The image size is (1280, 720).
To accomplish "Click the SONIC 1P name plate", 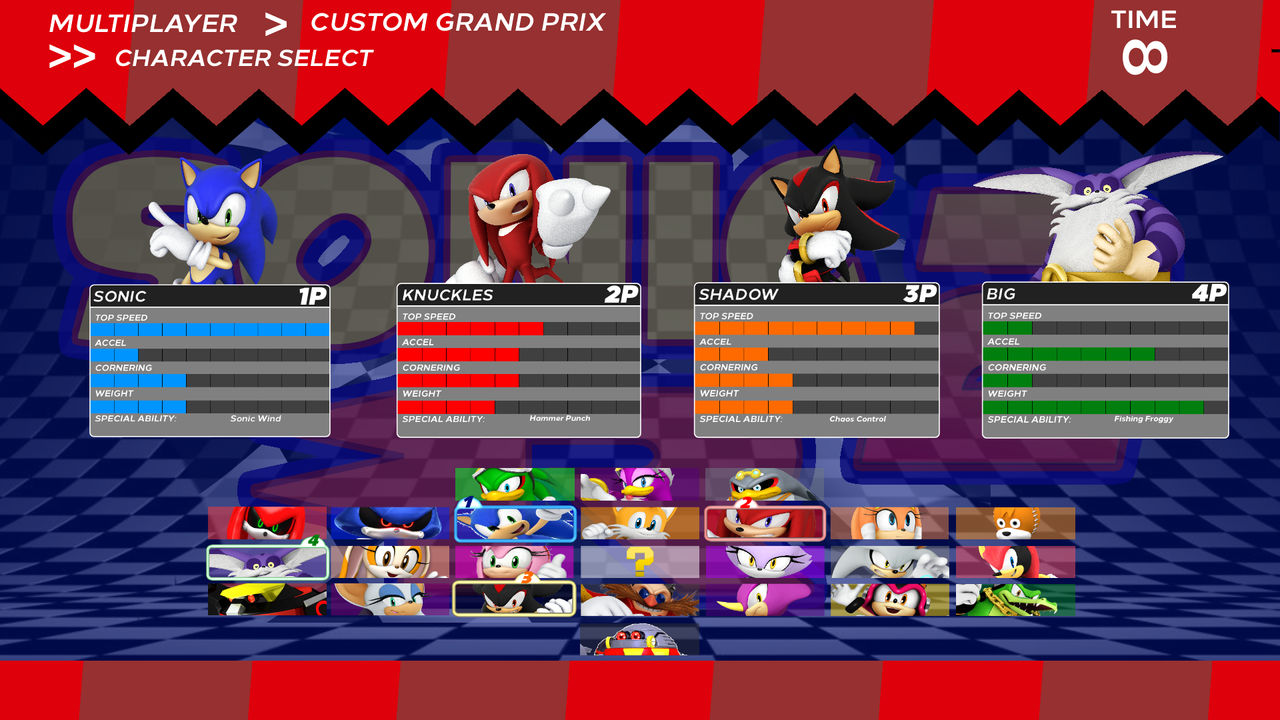I will [x=210, y=296].
